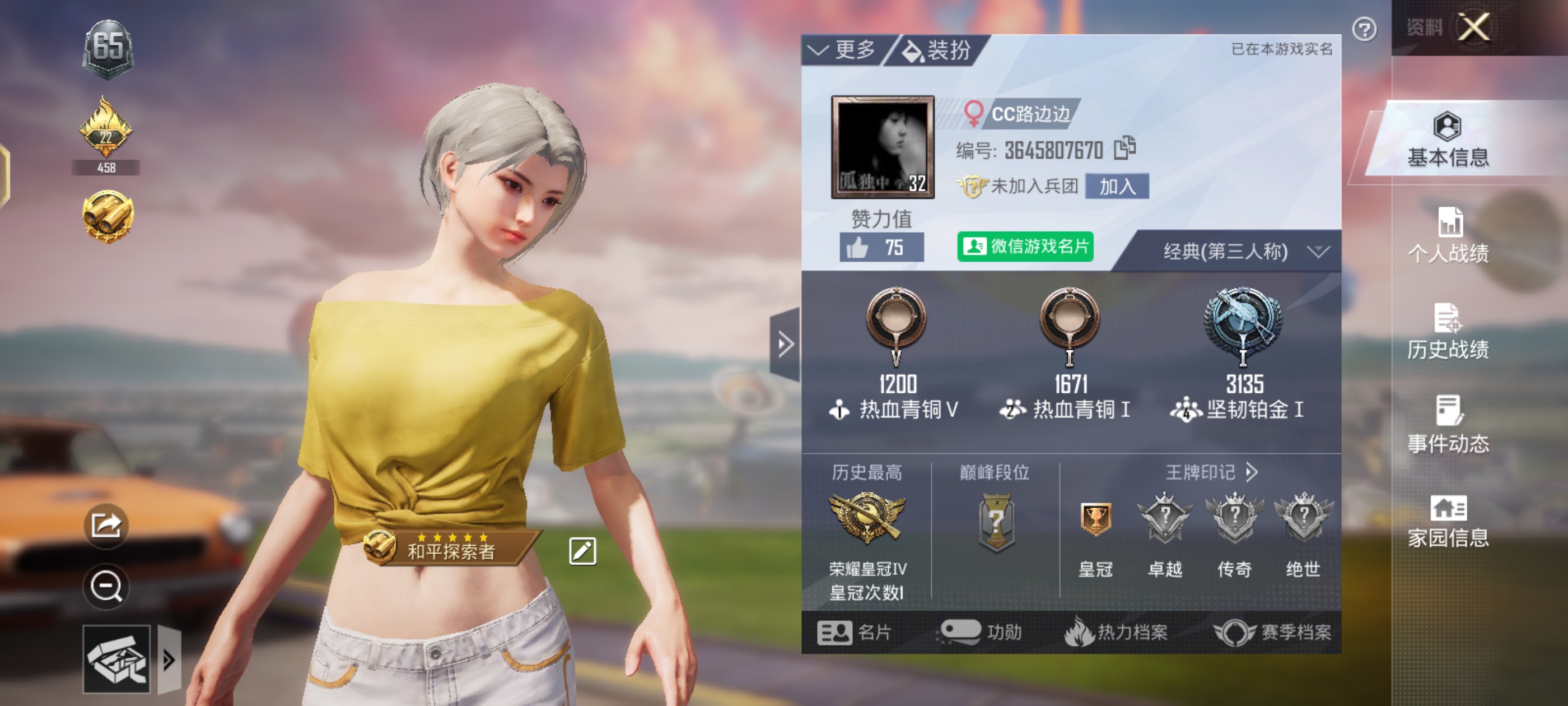
Task: Give a like with the thumbs-up button
Action: (x=880, y=247)
